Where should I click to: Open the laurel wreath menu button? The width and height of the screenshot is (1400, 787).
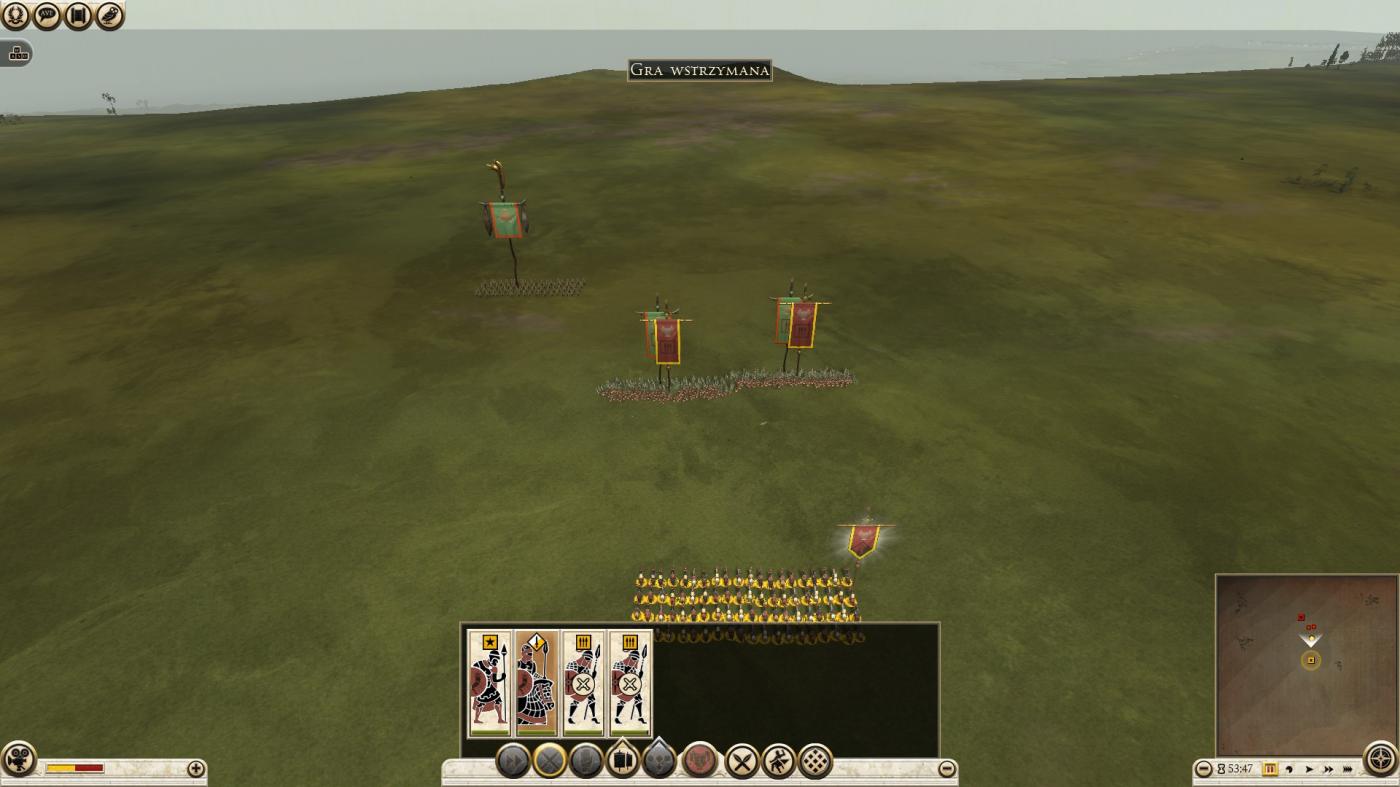tap(16, 15)
